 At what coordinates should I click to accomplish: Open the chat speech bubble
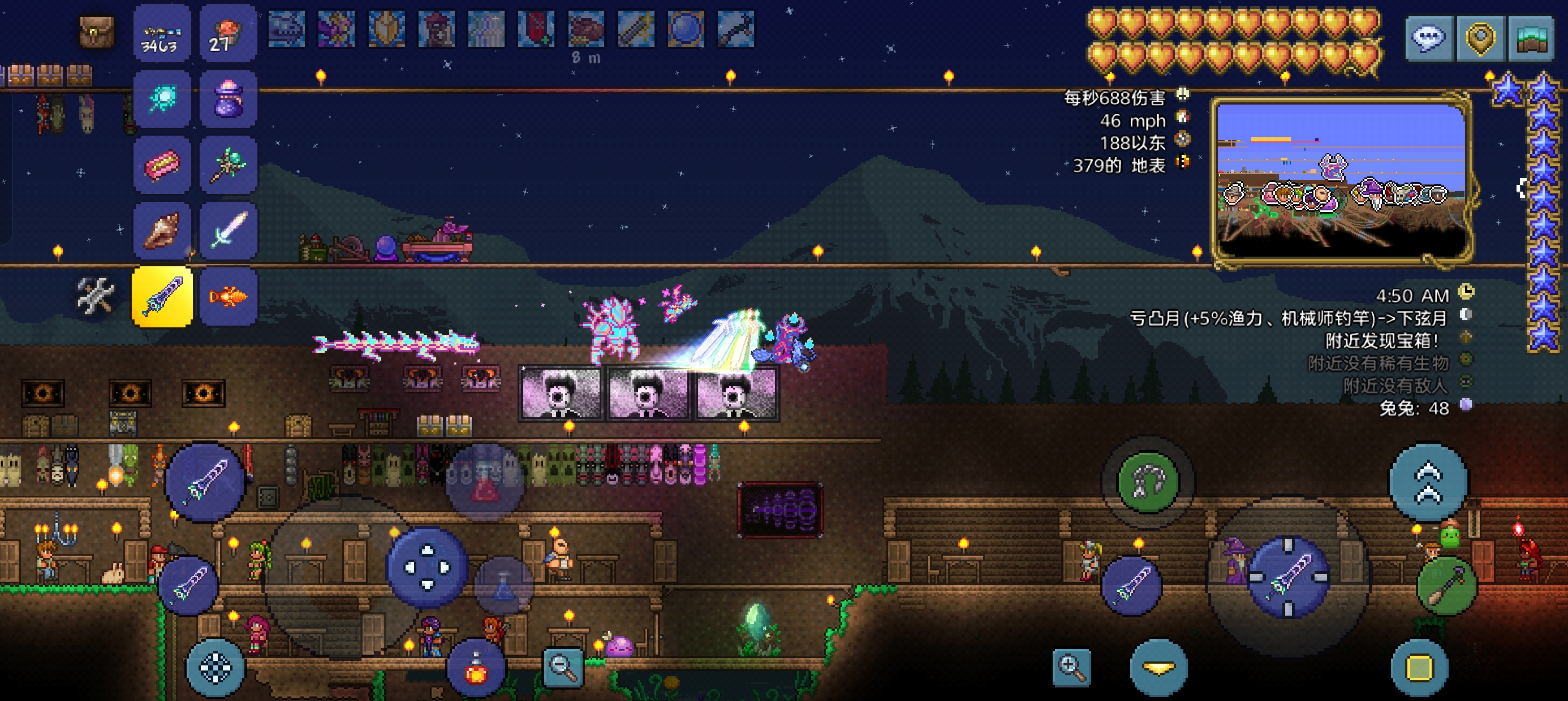click(1429, 38)
